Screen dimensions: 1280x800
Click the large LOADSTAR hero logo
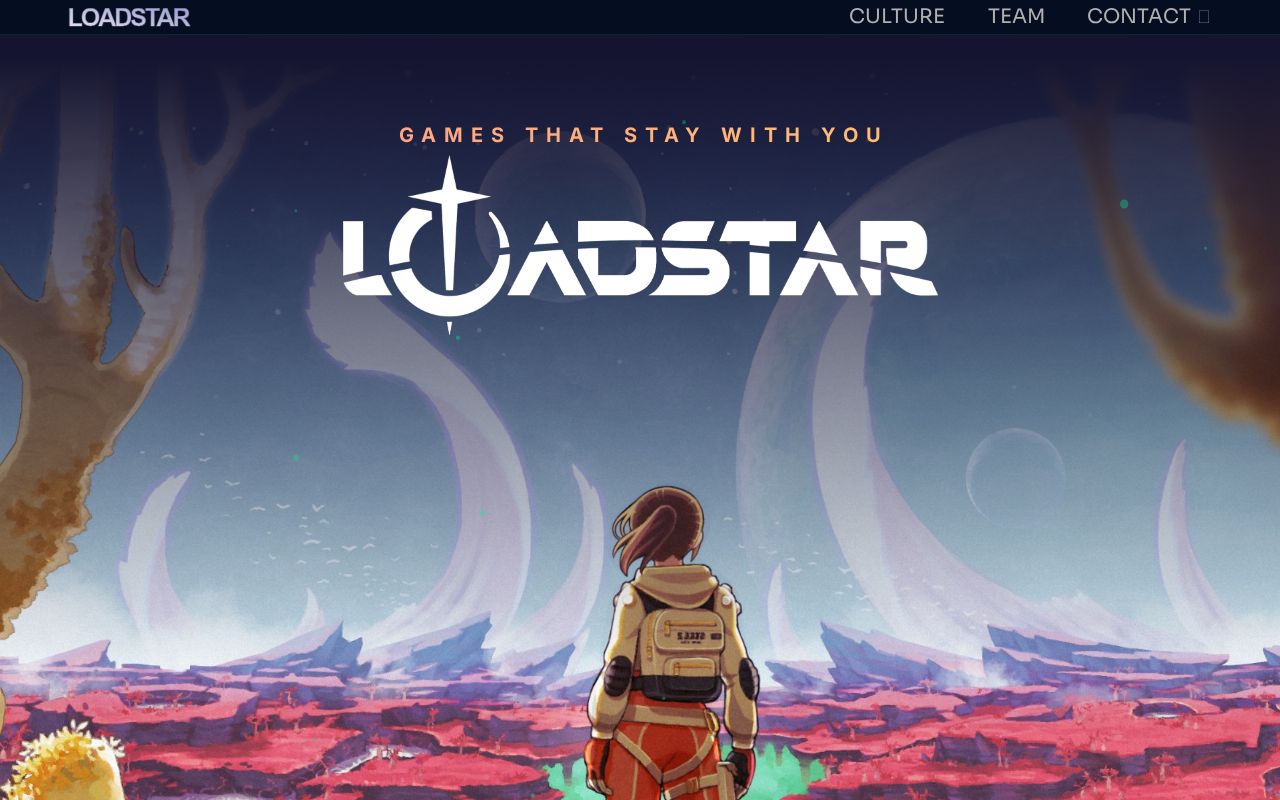pos(640,250)
